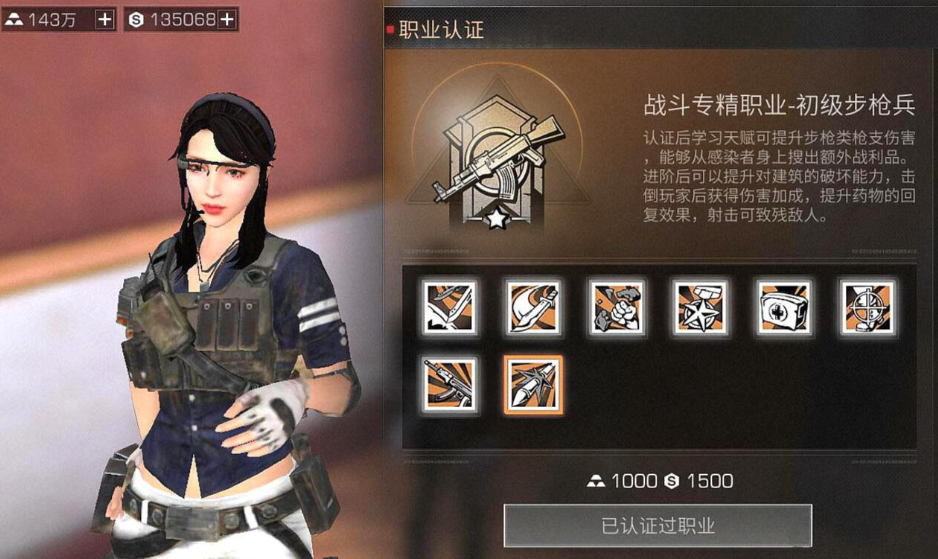Select the highlighted bullet talent icon
Image resolution: width=938 pixels, height=559 pixels.
[533, 385]
